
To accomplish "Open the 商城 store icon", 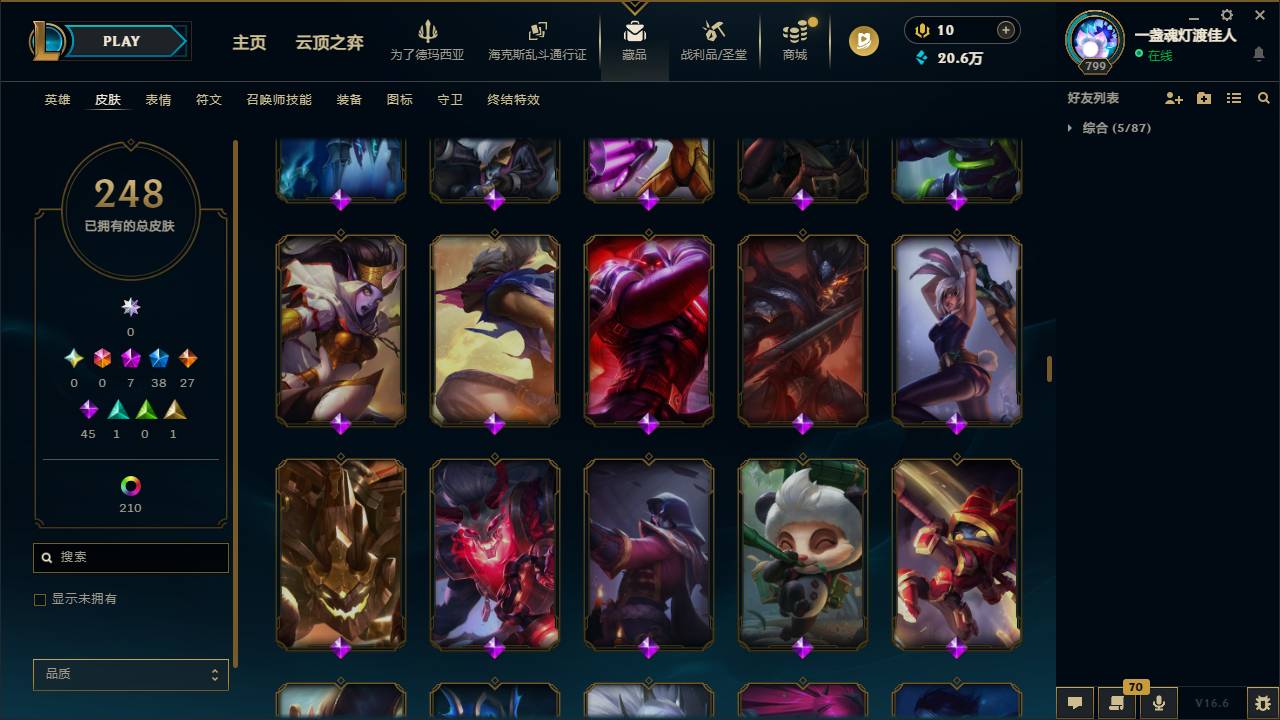I will (794, 35).
